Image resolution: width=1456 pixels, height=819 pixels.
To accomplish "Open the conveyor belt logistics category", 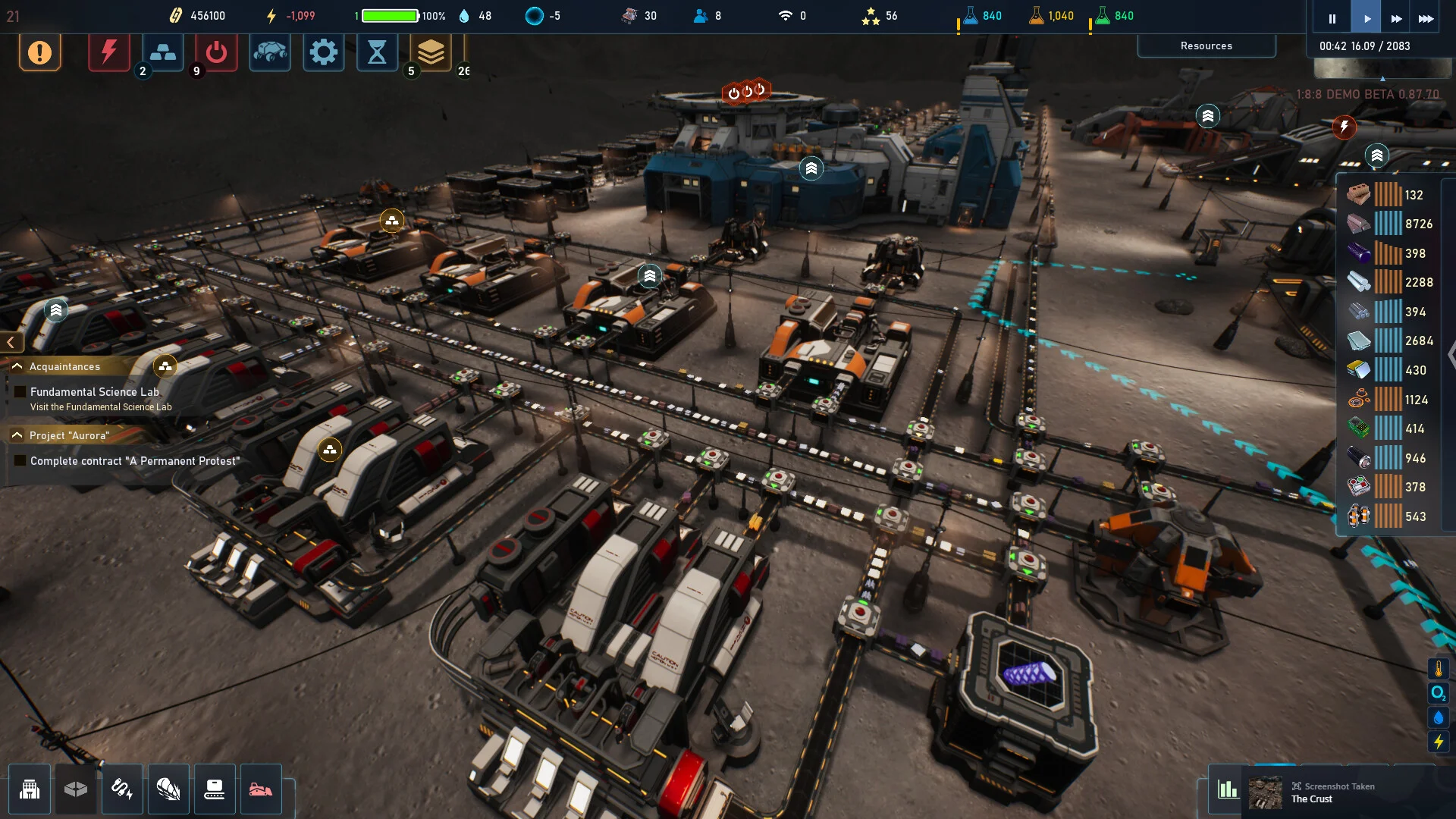I will [215, 789].
